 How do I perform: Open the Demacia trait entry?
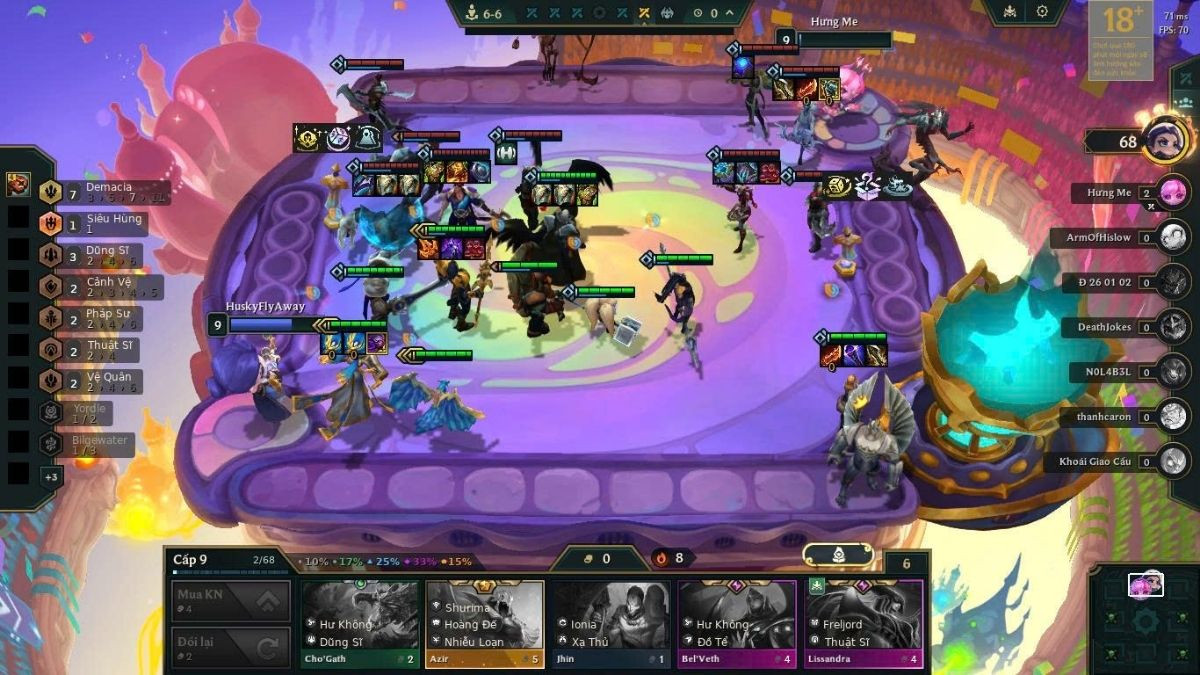tap(100, 192)
